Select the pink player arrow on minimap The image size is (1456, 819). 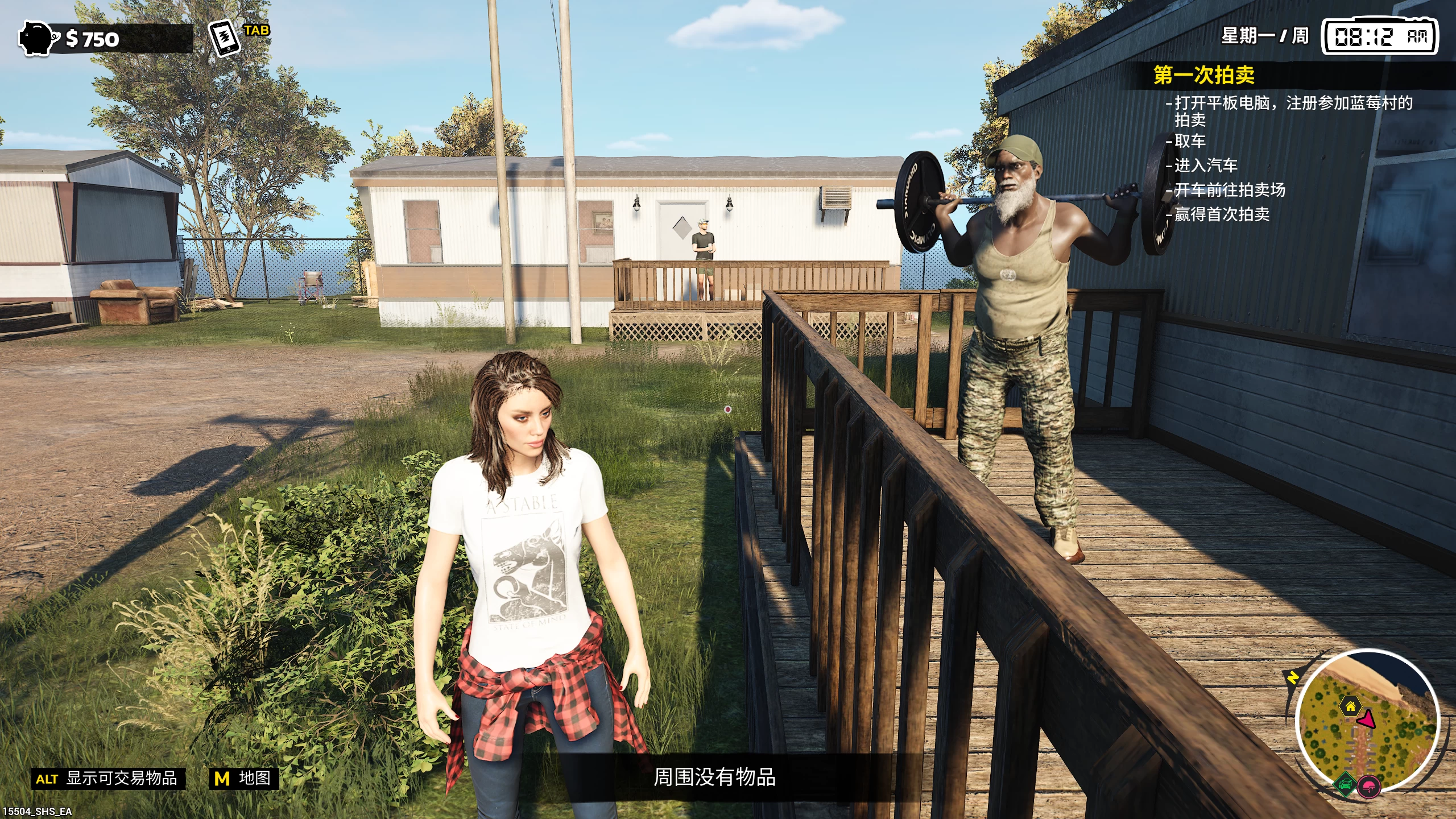(x=1366, y=721)
